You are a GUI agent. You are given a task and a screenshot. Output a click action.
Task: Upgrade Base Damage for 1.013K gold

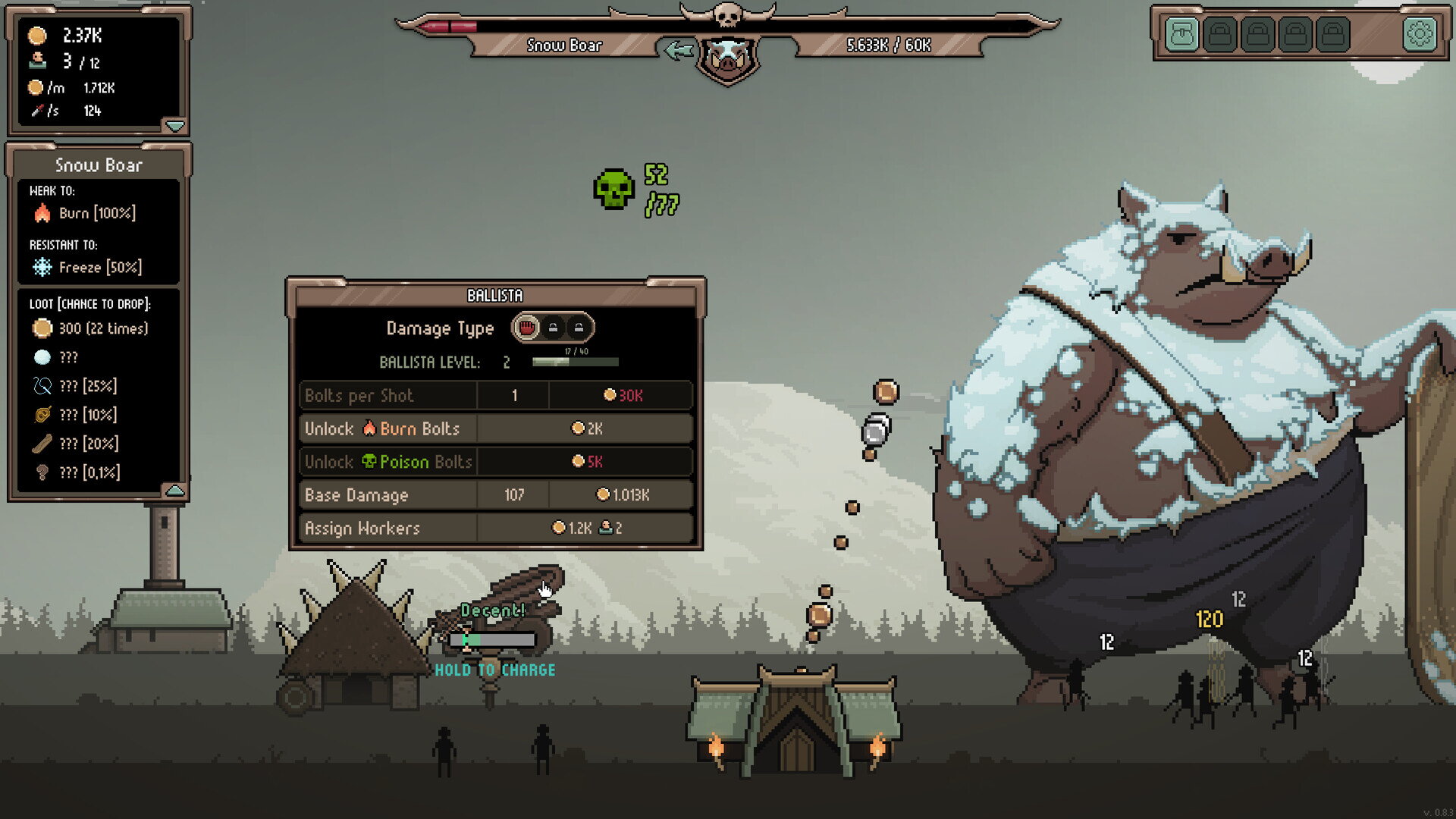click(x=622, y=495)
